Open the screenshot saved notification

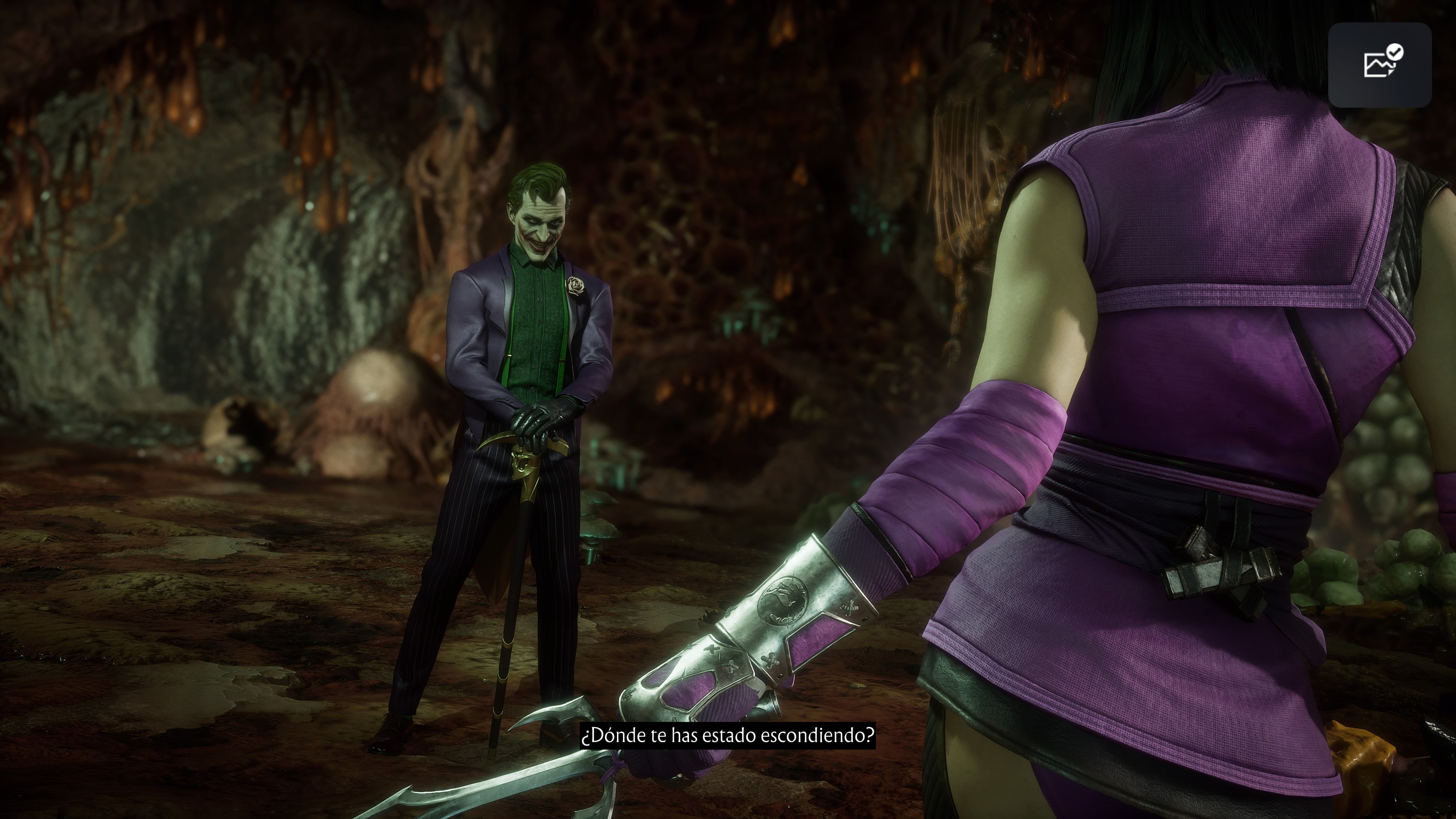tap(1379, 65)
